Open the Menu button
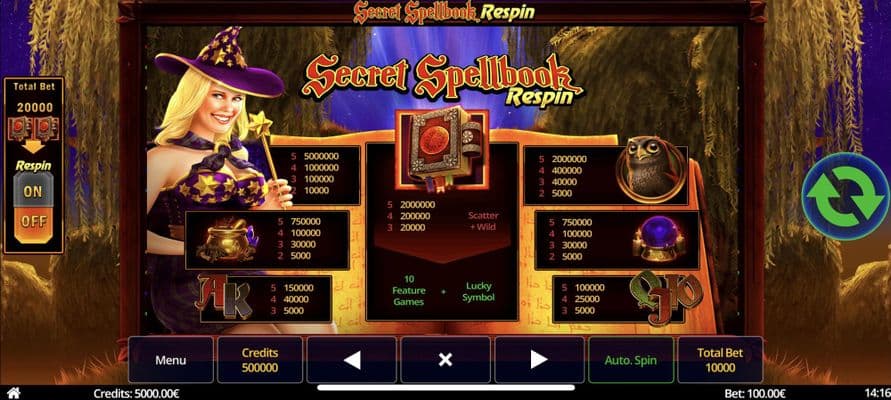The image size is (891, 400). (170, 360)
